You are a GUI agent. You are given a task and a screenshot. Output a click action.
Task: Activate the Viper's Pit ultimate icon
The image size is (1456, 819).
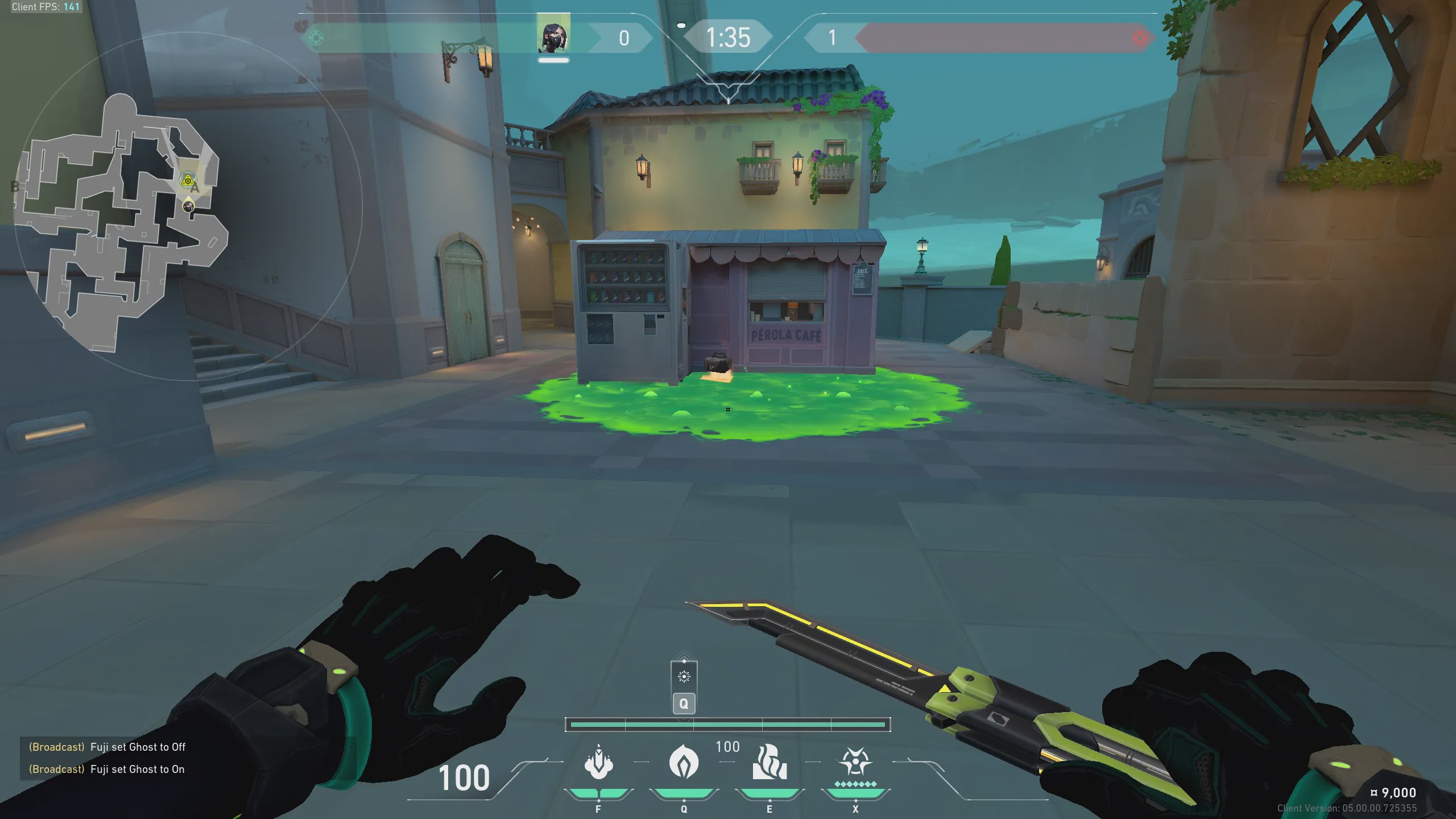[x=855, y=762]
